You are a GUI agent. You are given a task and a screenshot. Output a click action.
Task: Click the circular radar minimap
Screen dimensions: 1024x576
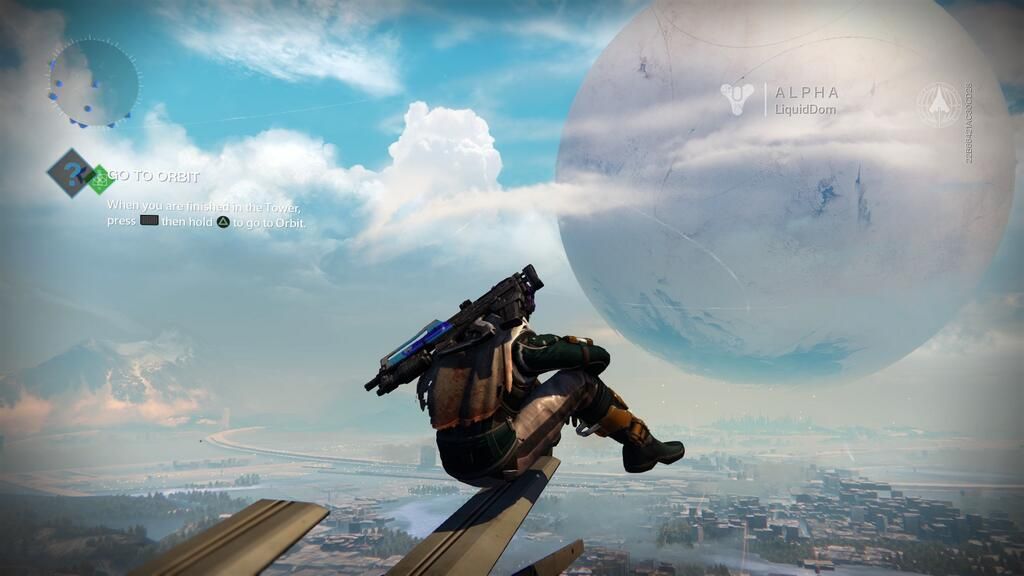pyautogui.click(x=94, y=82)
